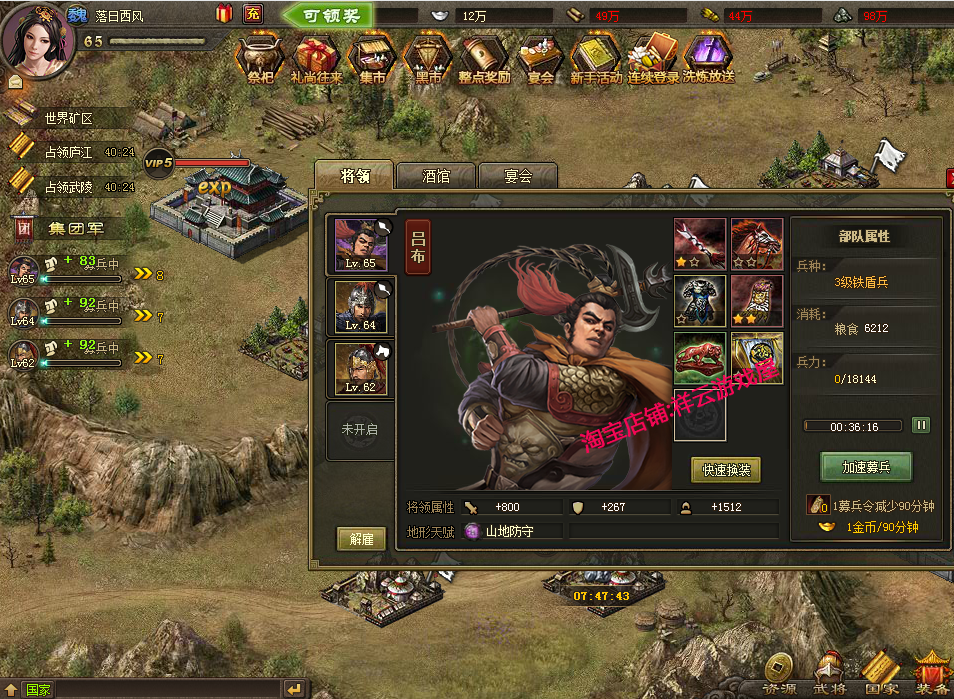
Task: Select the 占领庐江 quest entry
Action: pos(68,152)
